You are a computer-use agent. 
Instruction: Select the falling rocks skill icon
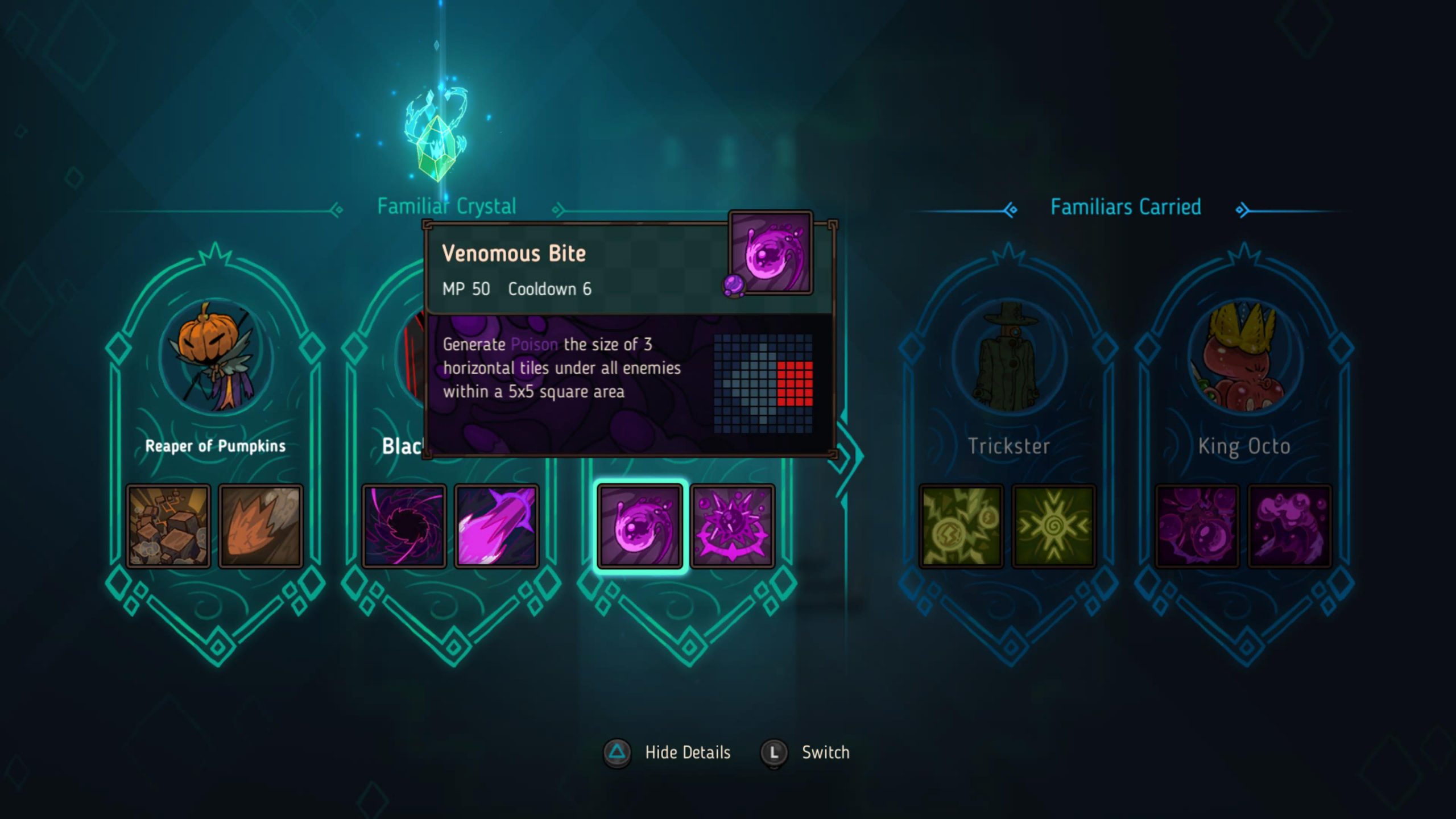168,526
